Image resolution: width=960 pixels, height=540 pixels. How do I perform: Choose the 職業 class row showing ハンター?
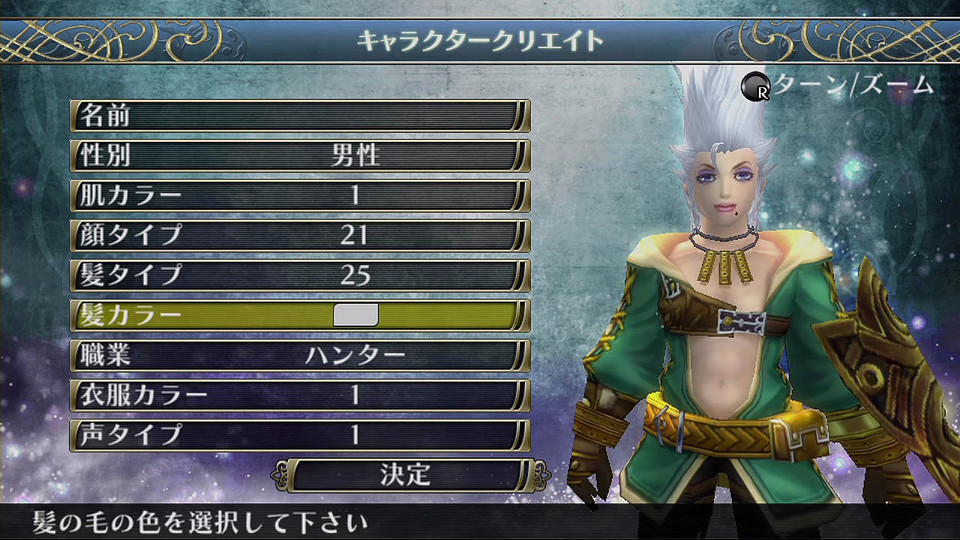(x=300, y=355)
